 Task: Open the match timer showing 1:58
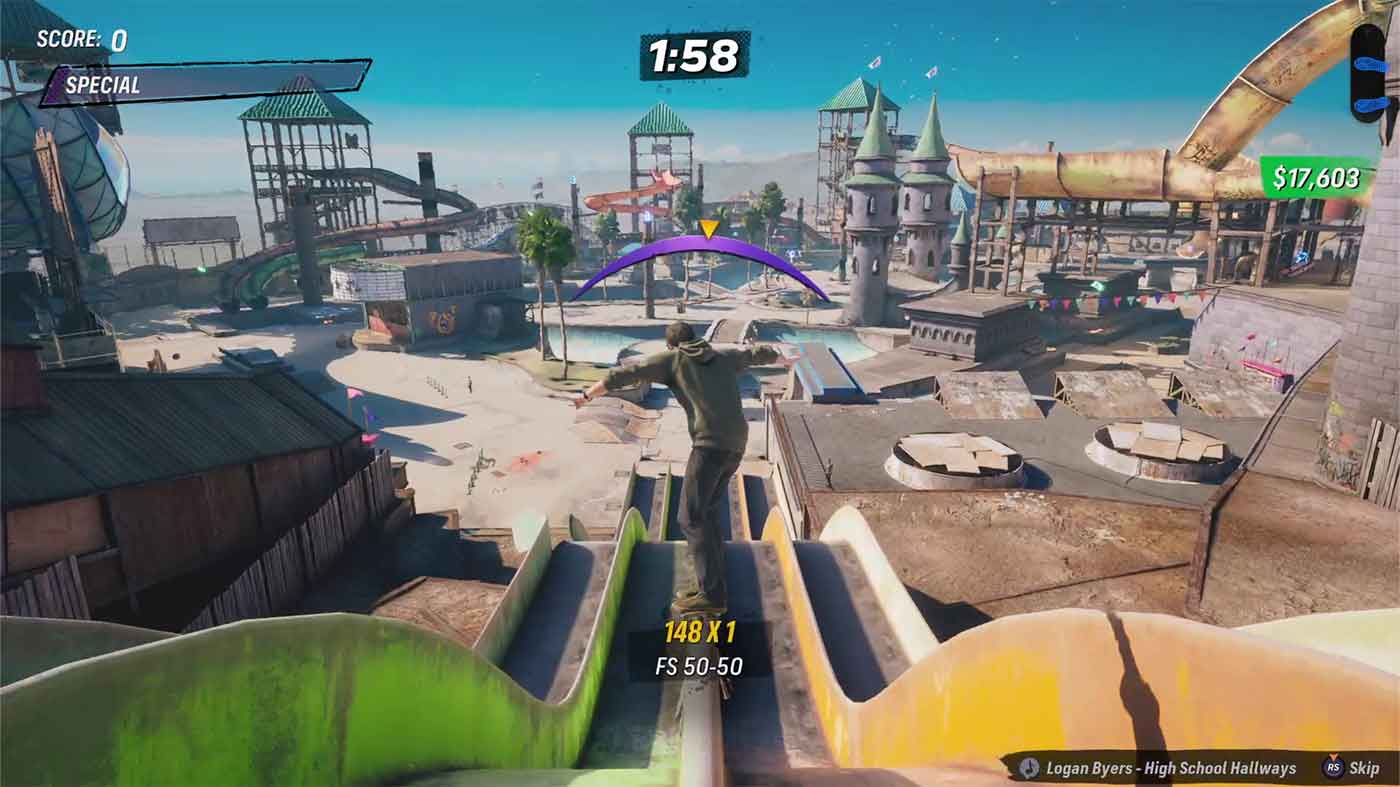(x=695, y=58)
